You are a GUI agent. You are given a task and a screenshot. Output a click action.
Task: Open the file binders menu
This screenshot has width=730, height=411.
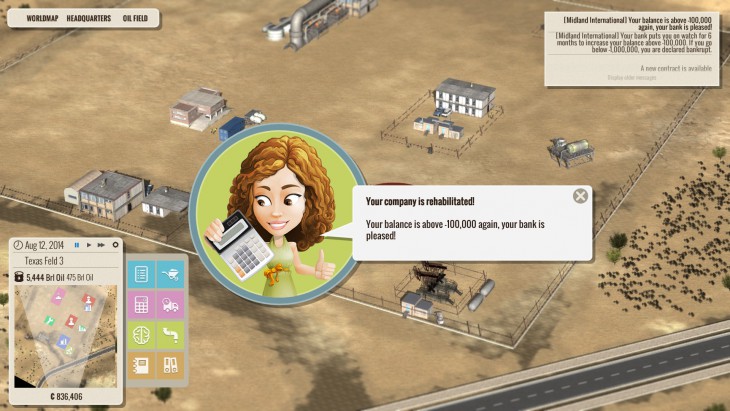[171, 365]
